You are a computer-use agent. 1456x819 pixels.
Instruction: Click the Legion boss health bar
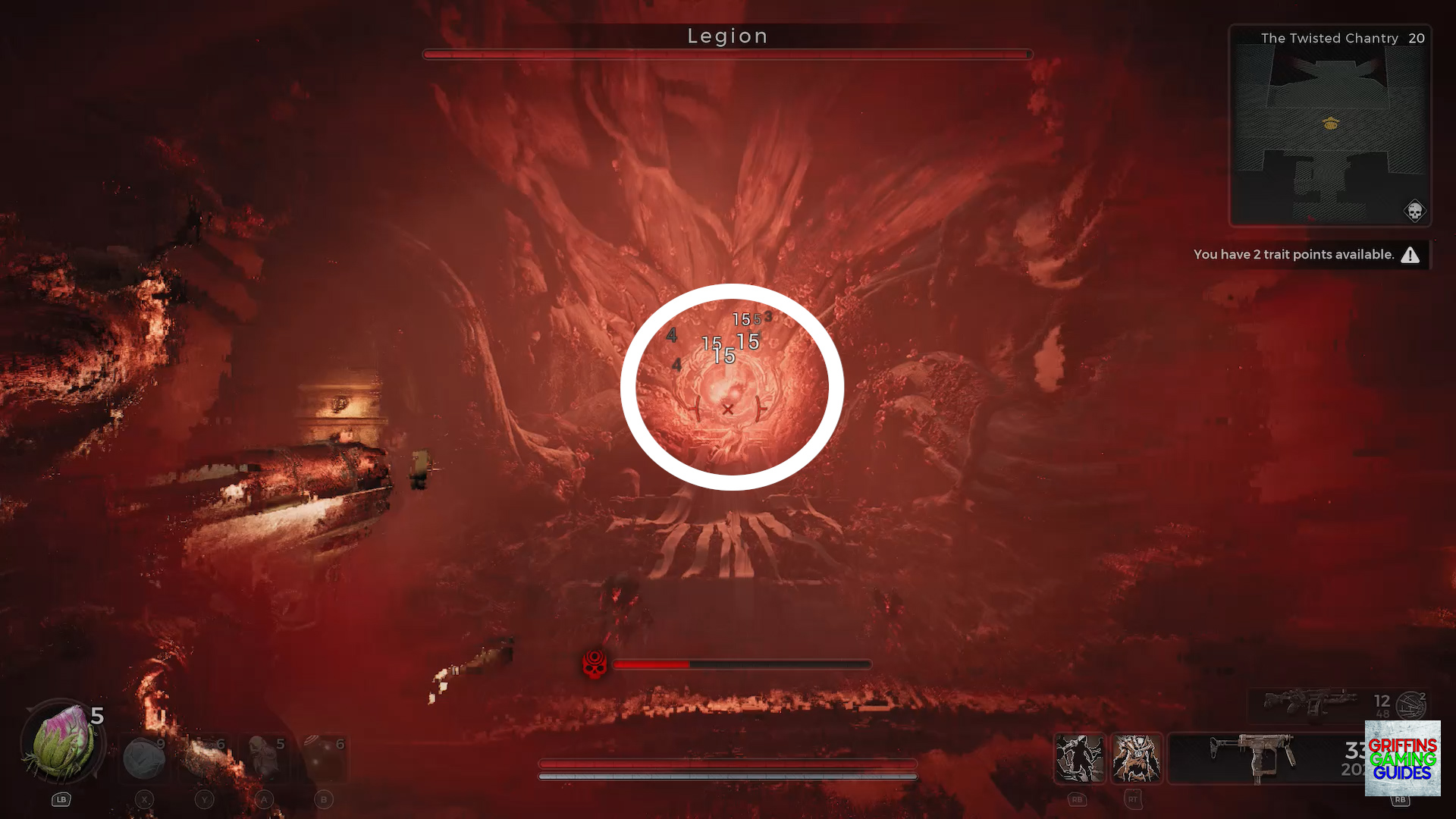tap(726, 54)
